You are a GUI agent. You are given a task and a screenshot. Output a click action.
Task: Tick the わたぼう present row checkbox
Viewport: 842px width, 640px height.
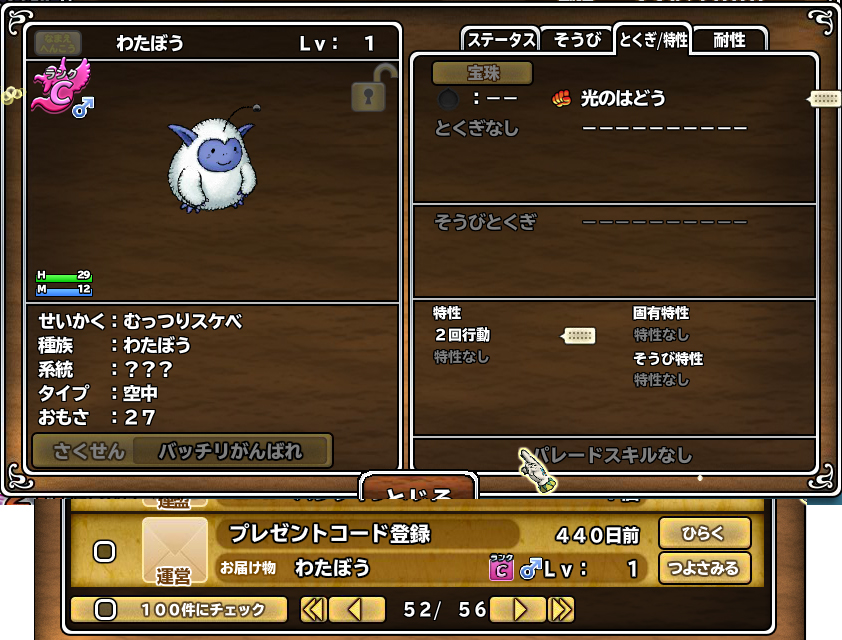tap(104, 551)
